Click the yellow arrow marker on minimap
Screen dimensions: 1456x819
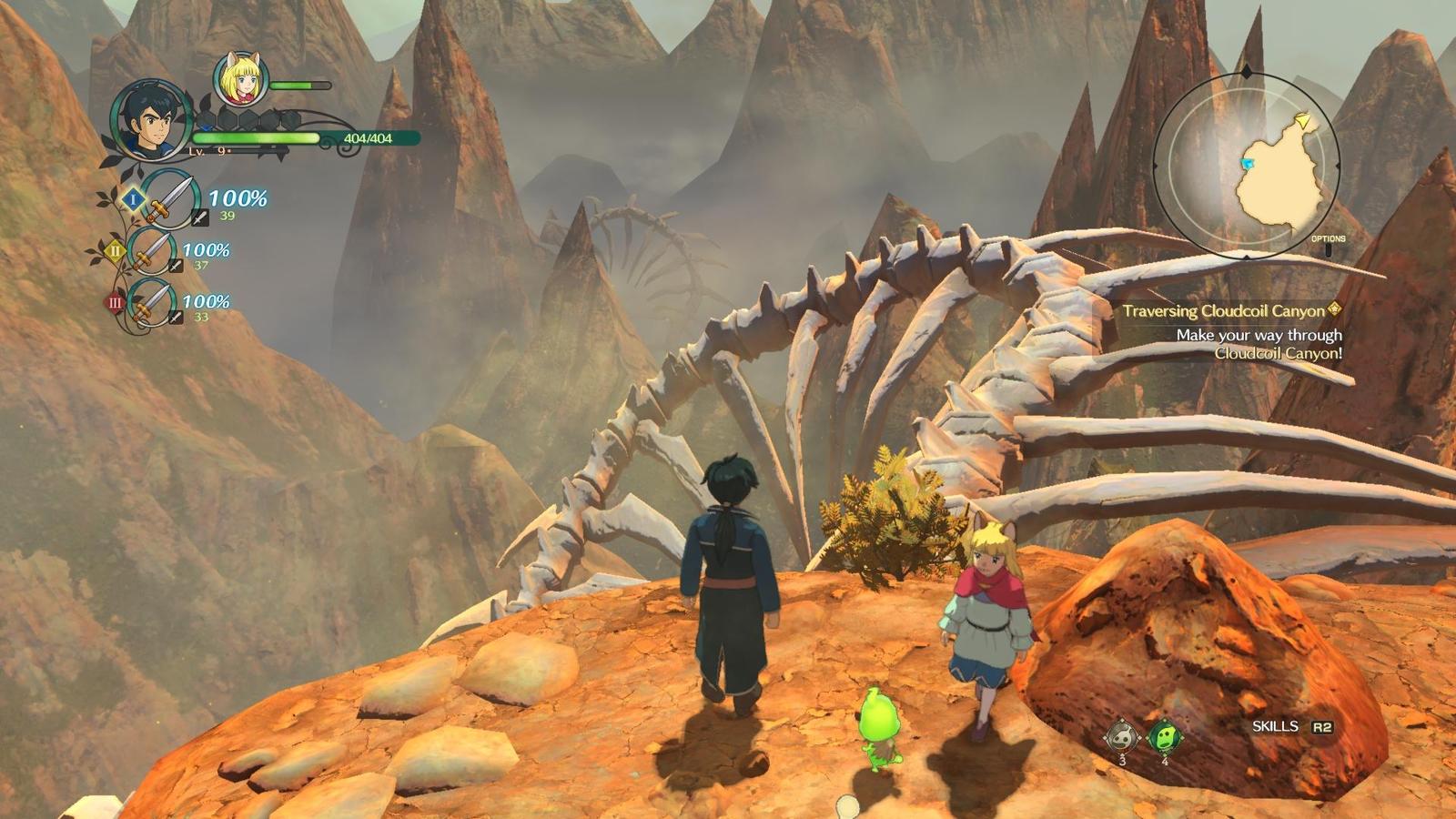tap(1303, 120)
